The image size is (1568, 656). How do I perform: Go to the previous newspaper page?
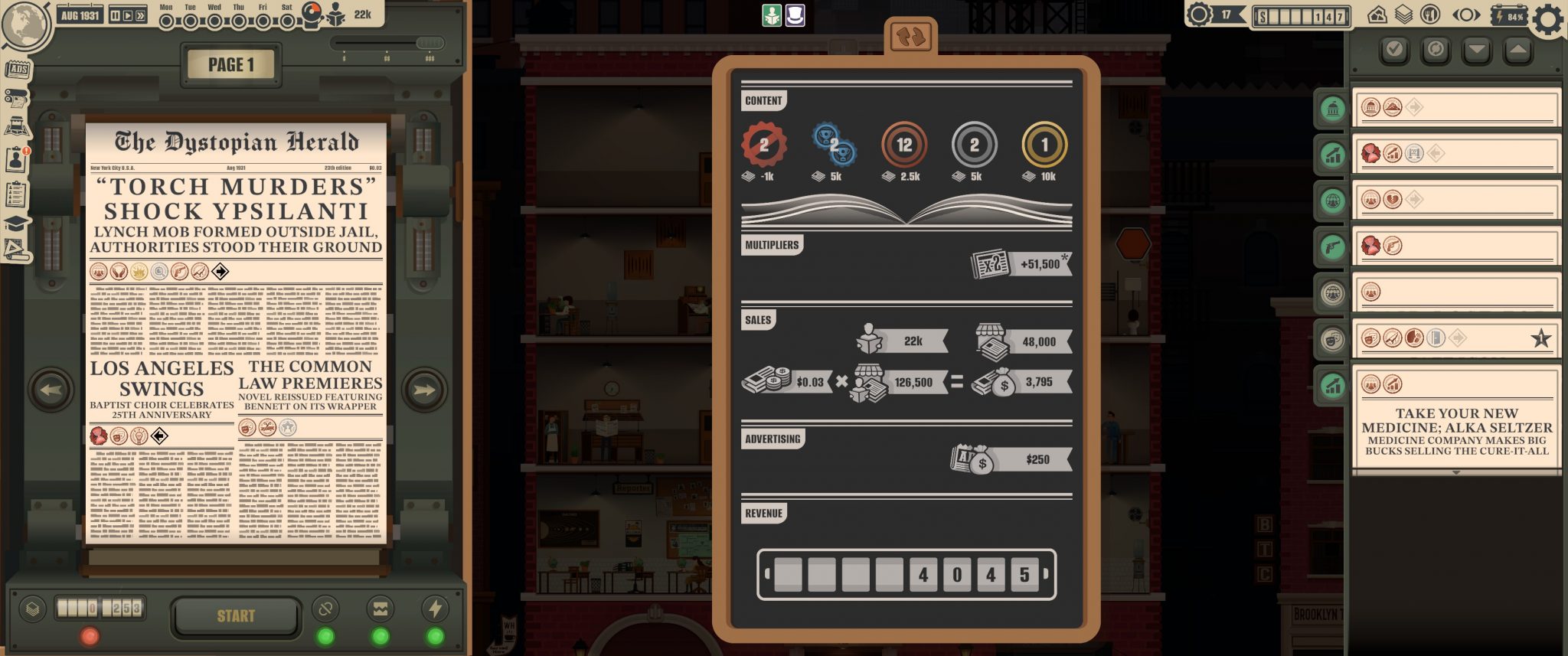(51, 390)
